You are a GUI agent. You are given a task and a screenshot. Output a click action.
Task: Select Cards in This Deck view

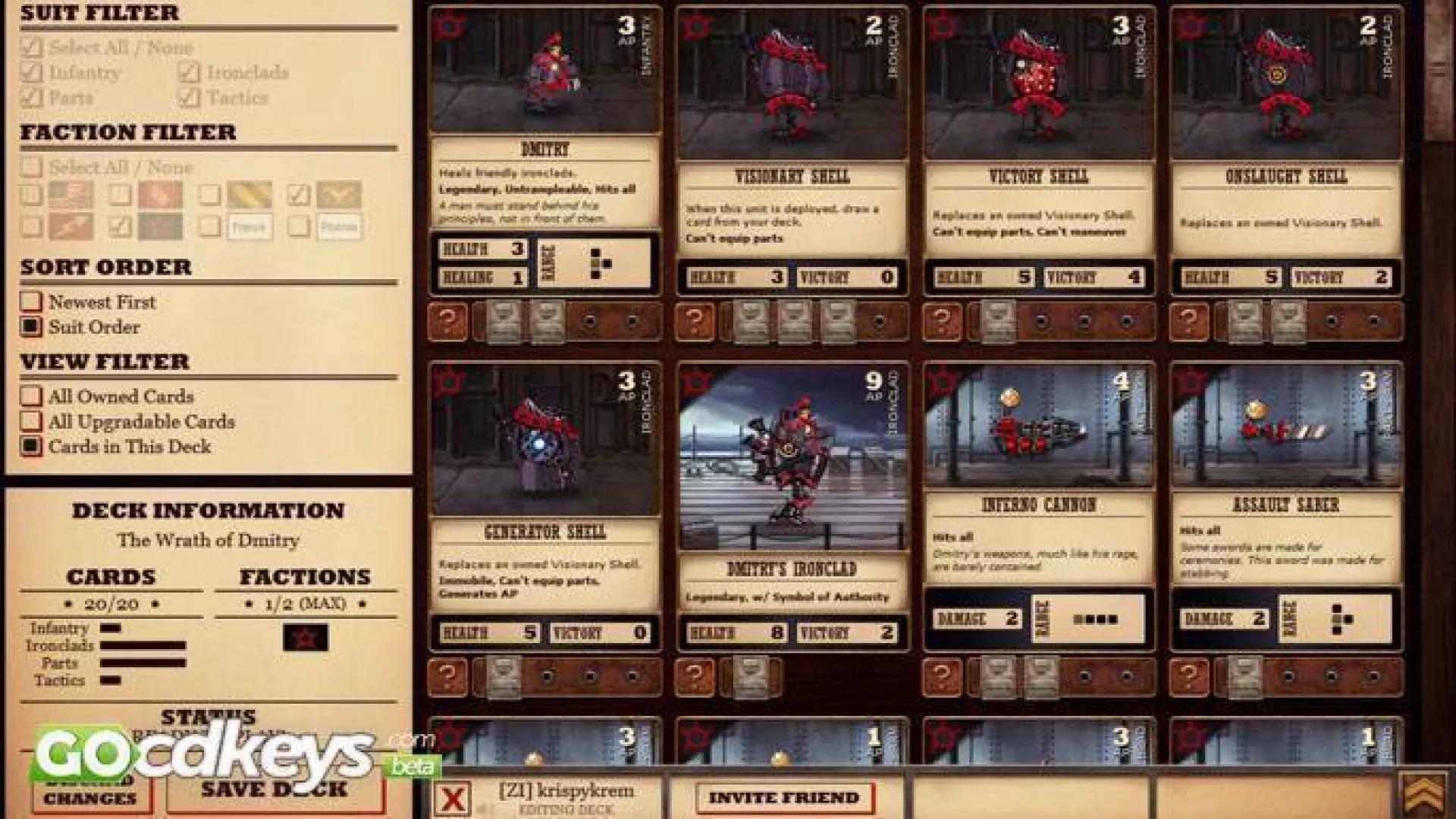pos(31,446)
